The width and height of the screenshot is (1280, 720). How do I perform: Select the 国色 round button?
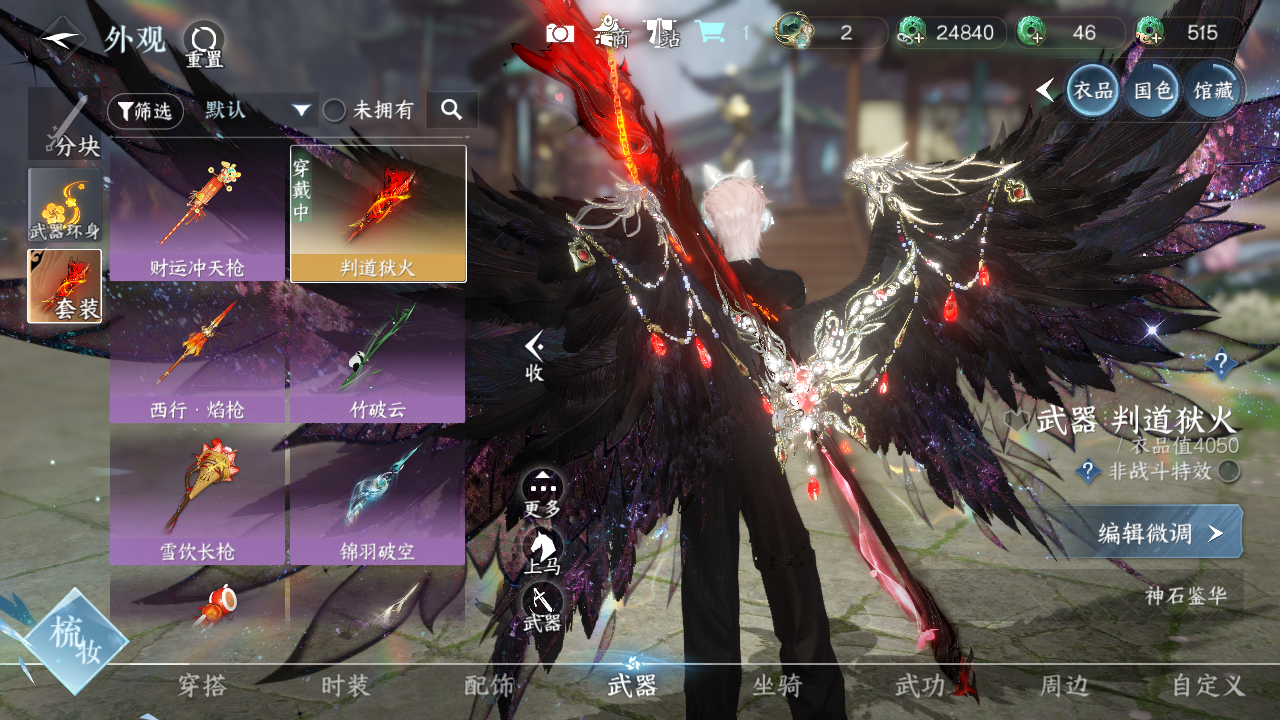1152,91
